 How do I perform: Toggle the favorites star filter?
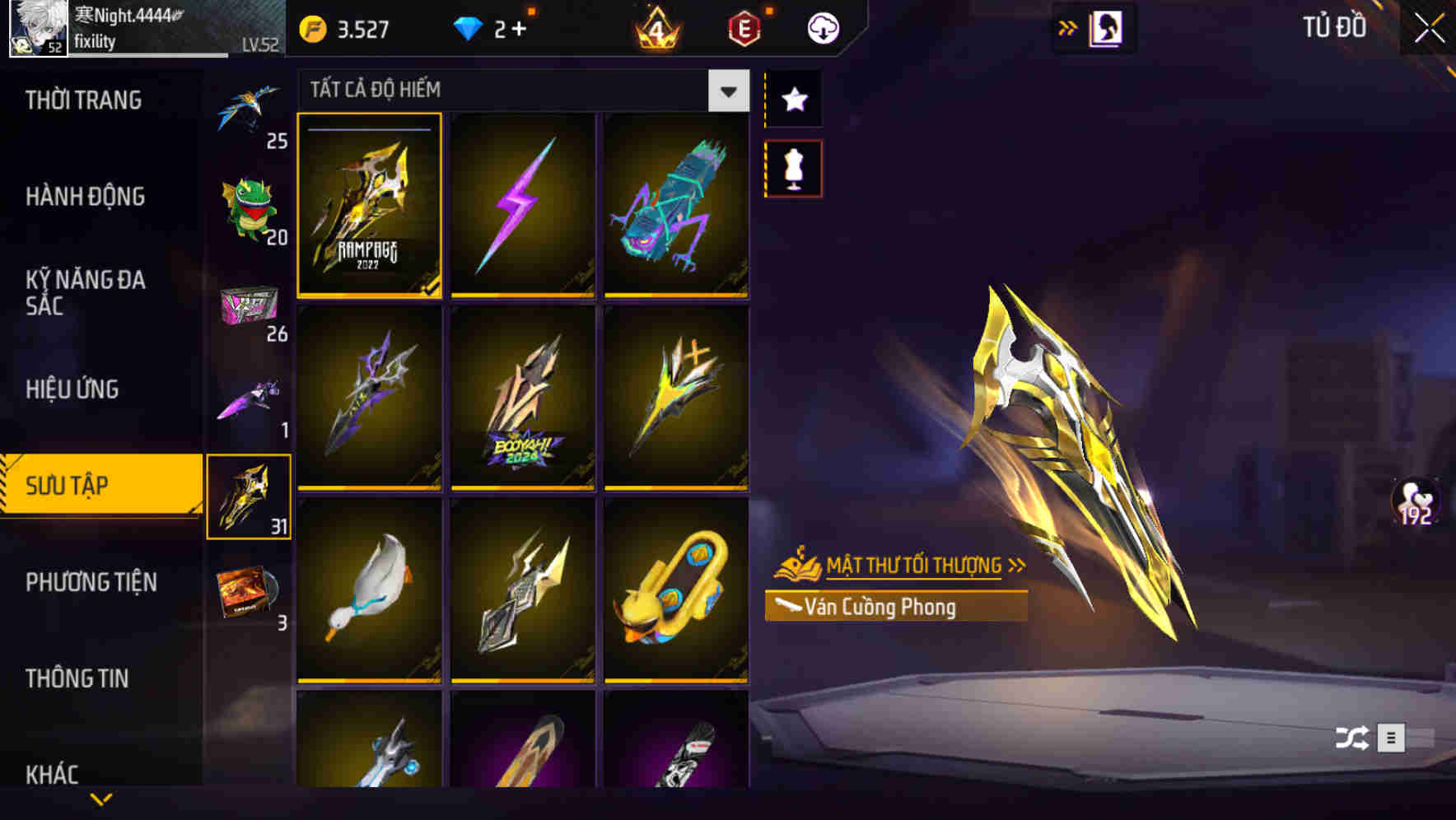coord(793,99)
